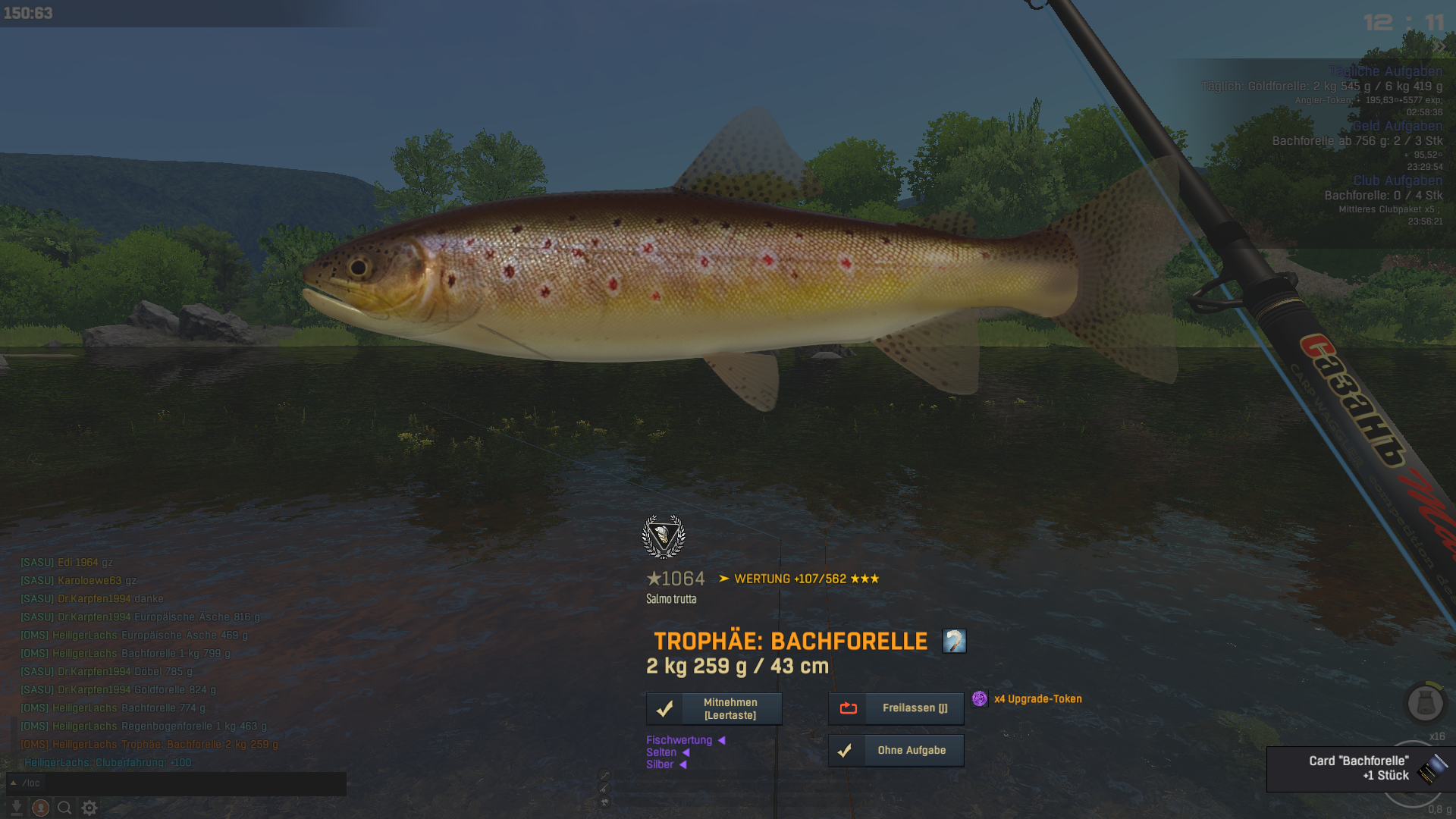
Task: Choose the Ohne Aufgabe button
Action: (x=896, y=750)
